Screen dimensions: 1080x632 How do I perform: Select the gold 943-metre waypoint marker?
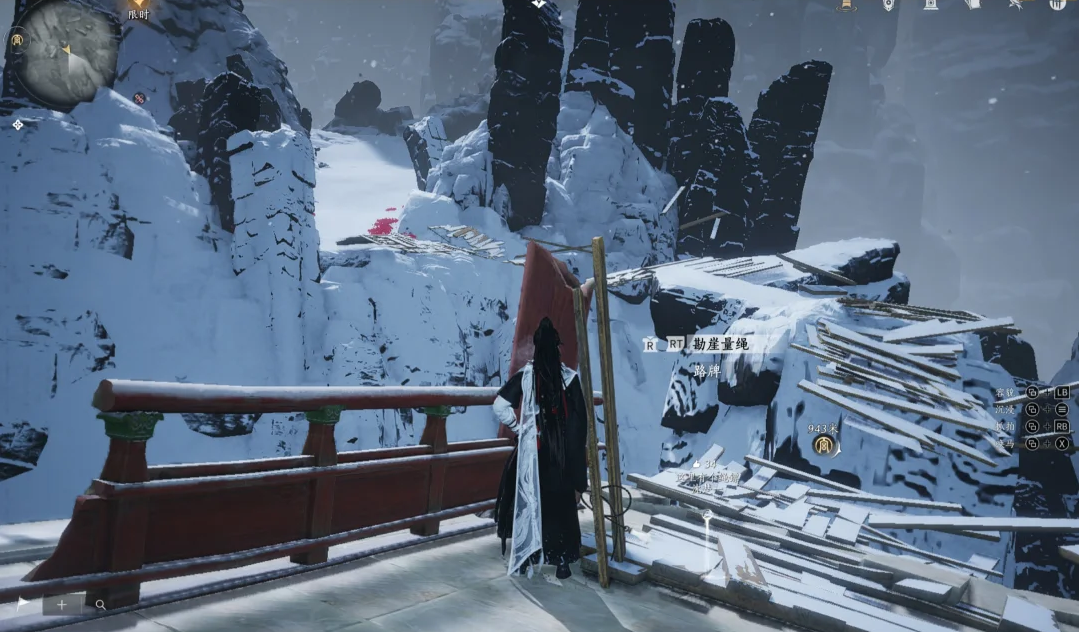(x=825, y=446)
